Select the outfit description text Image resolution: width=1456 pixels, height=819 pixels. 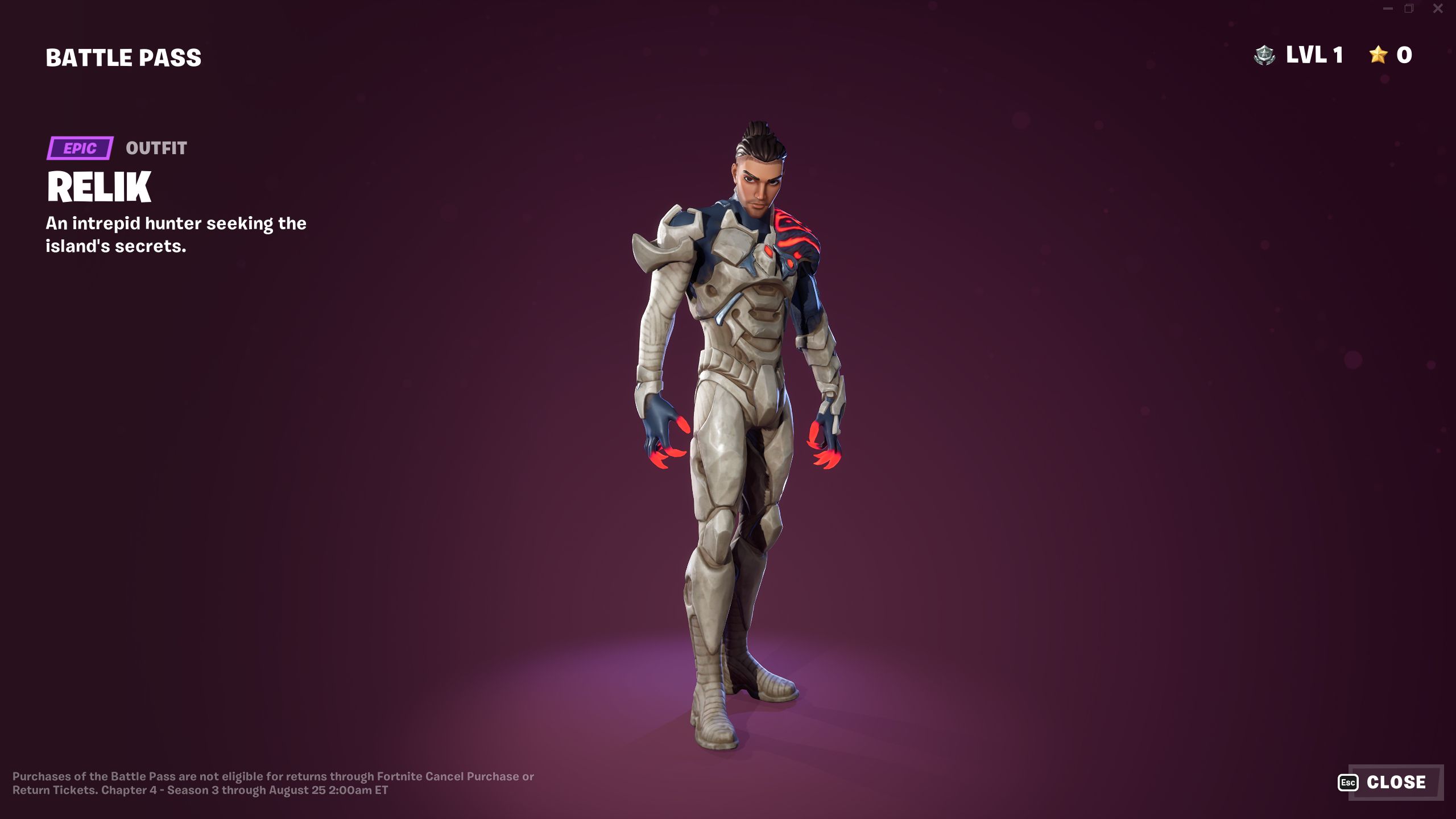coord(176,234)
